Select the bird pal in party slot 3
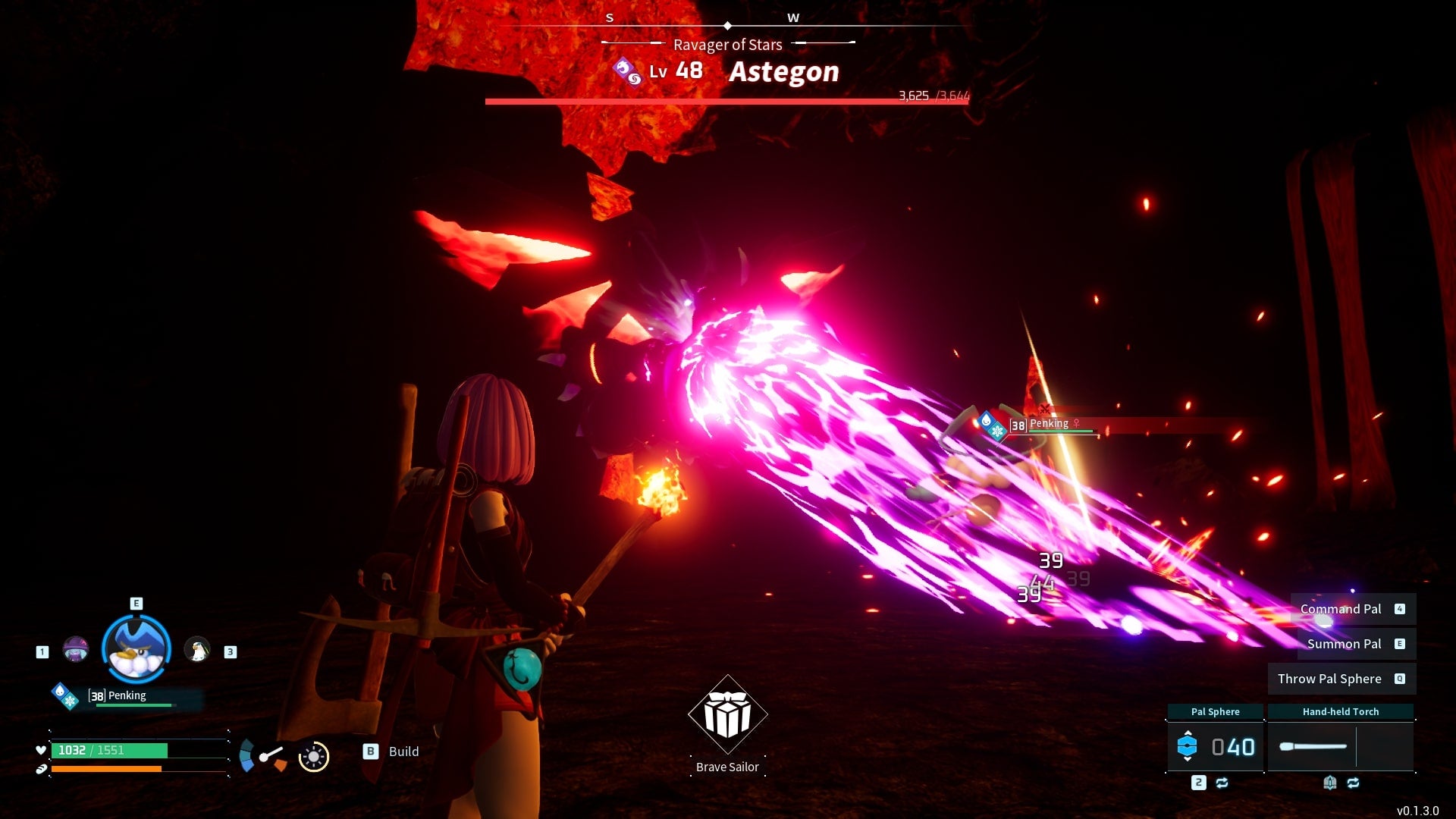 click(199, 650)
